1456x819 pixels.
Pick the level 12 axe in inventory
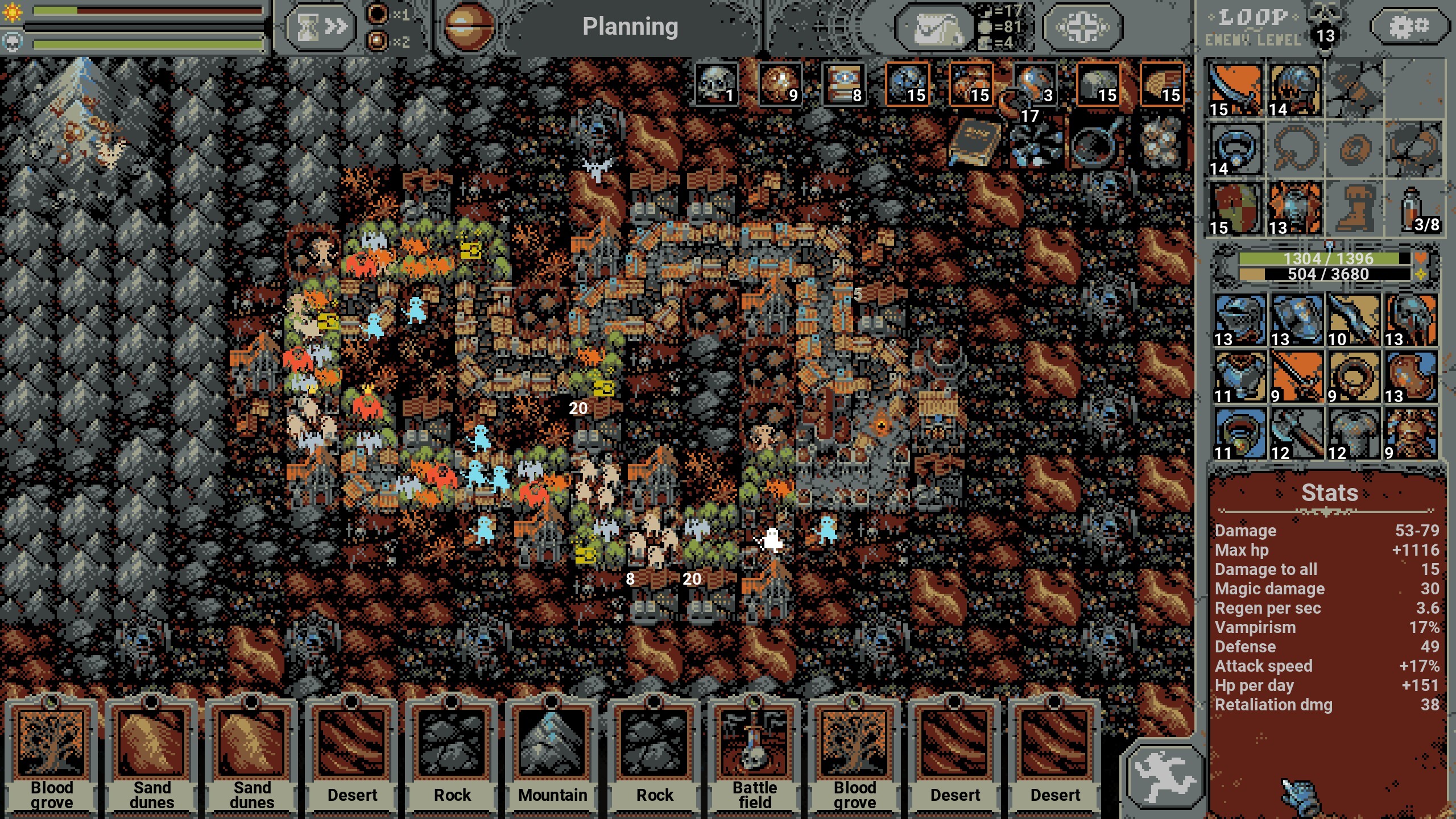(x=1296, y=433)
